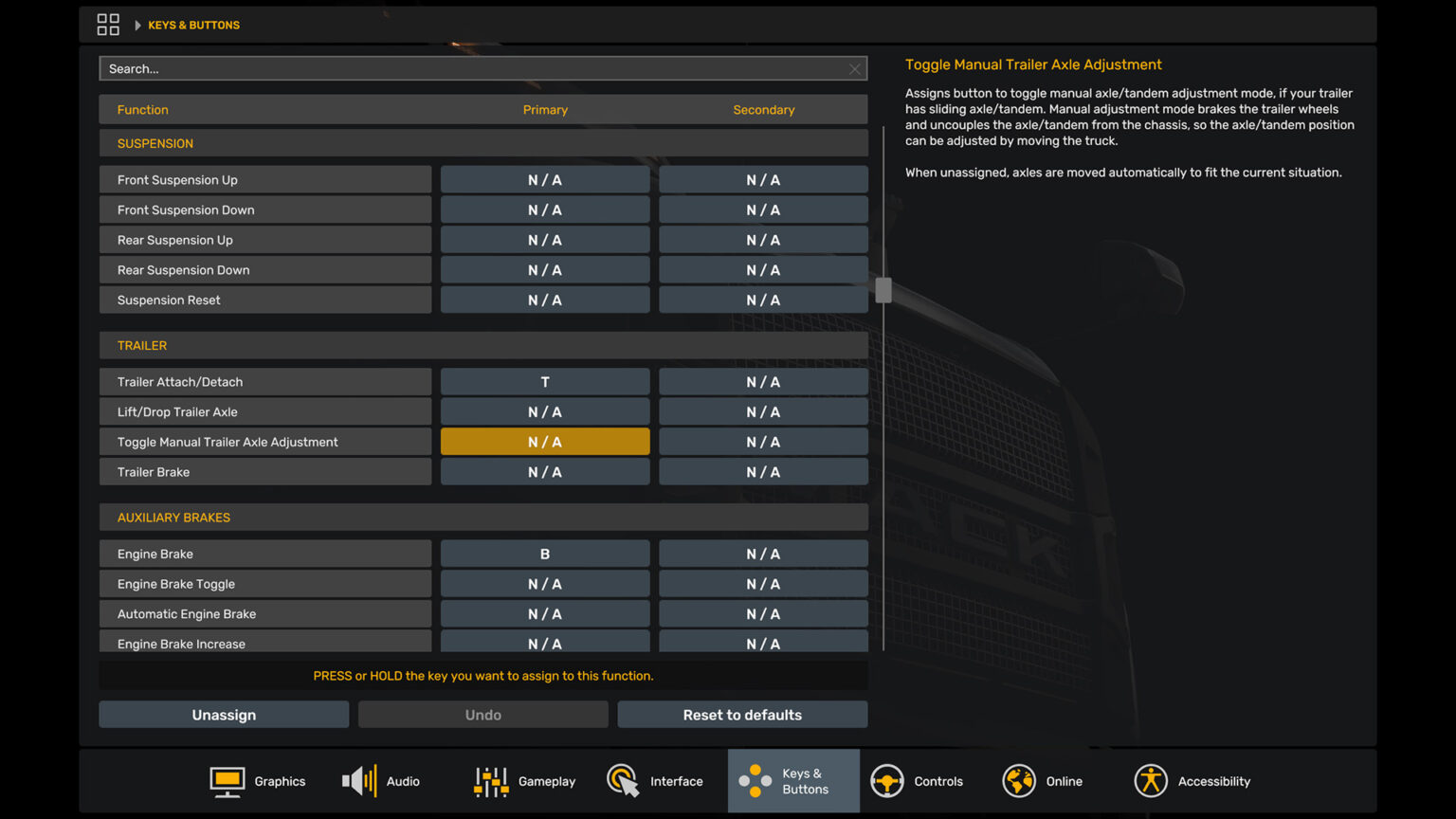
Task: Select the Accessibility figure icon
Action: pos(1150,780)
